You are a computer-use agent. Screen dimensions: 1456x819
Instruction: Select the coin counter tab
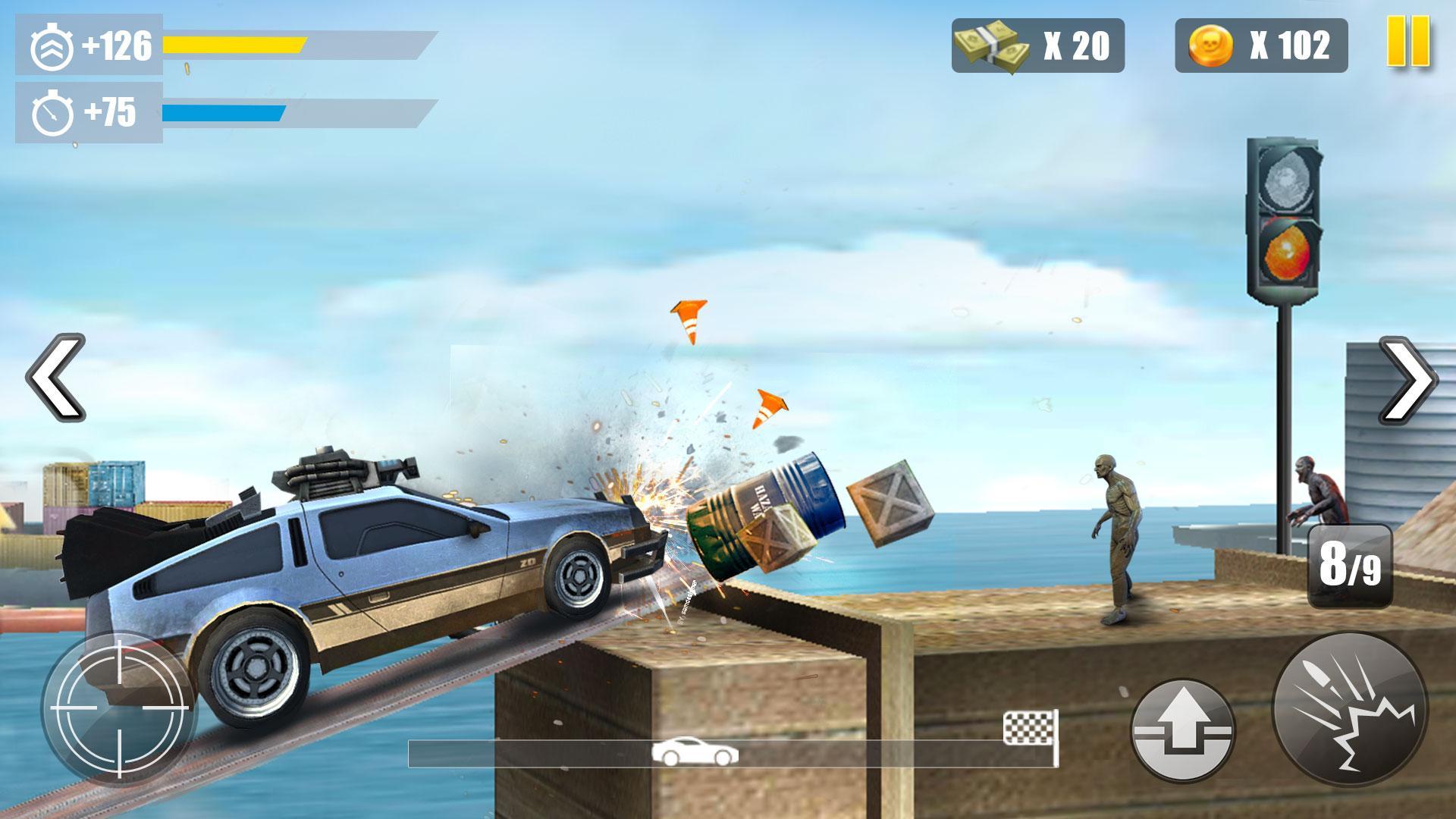[x=1259, y=47]
